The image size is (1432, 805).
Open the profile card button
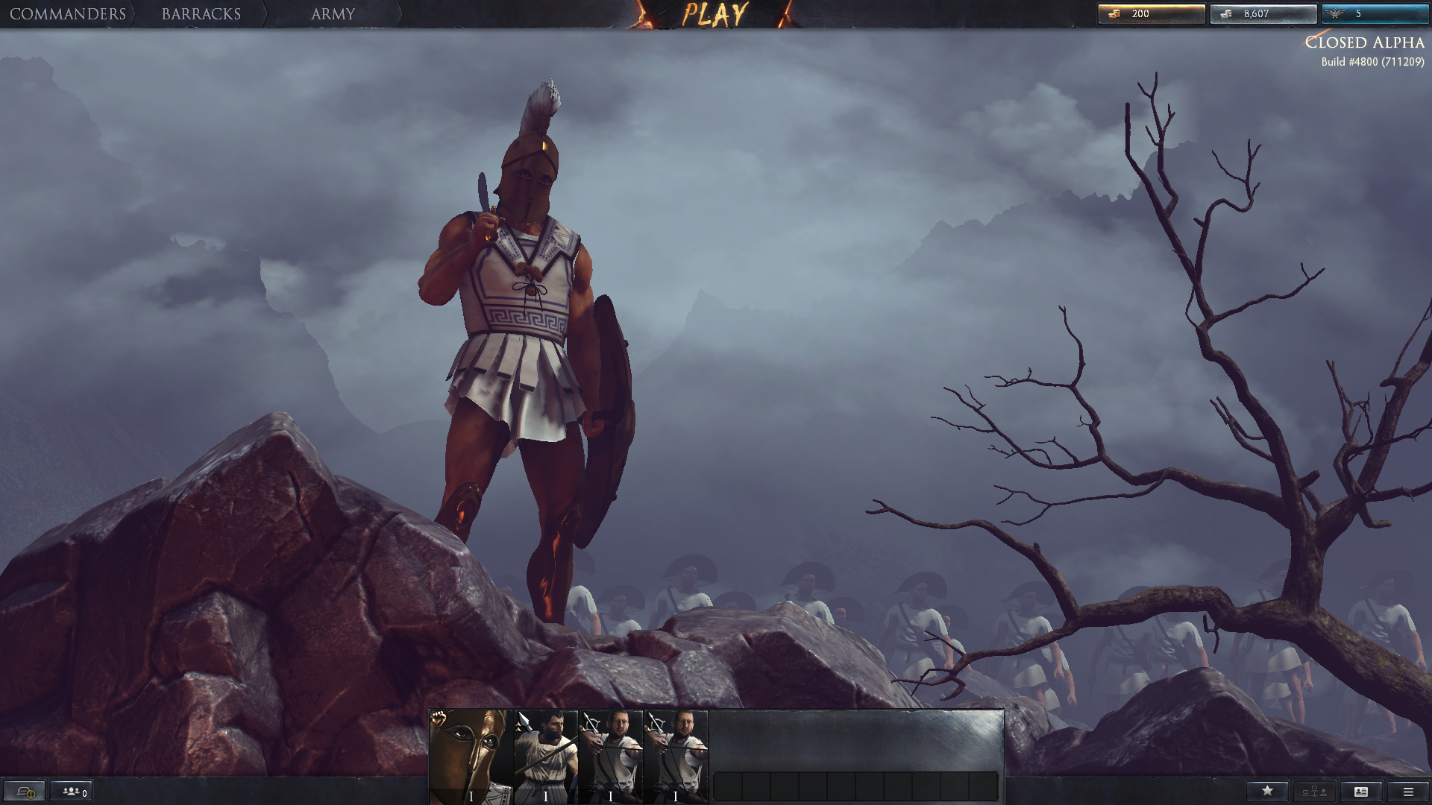pos(1360,791)
